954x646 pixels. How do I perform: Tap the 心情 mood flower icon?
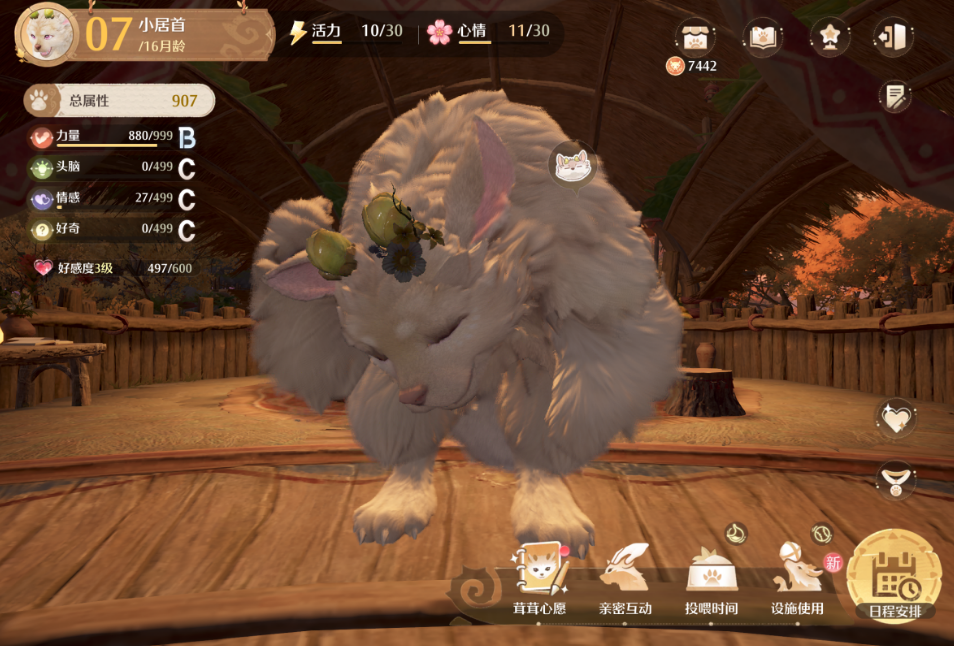click(439, 32)
